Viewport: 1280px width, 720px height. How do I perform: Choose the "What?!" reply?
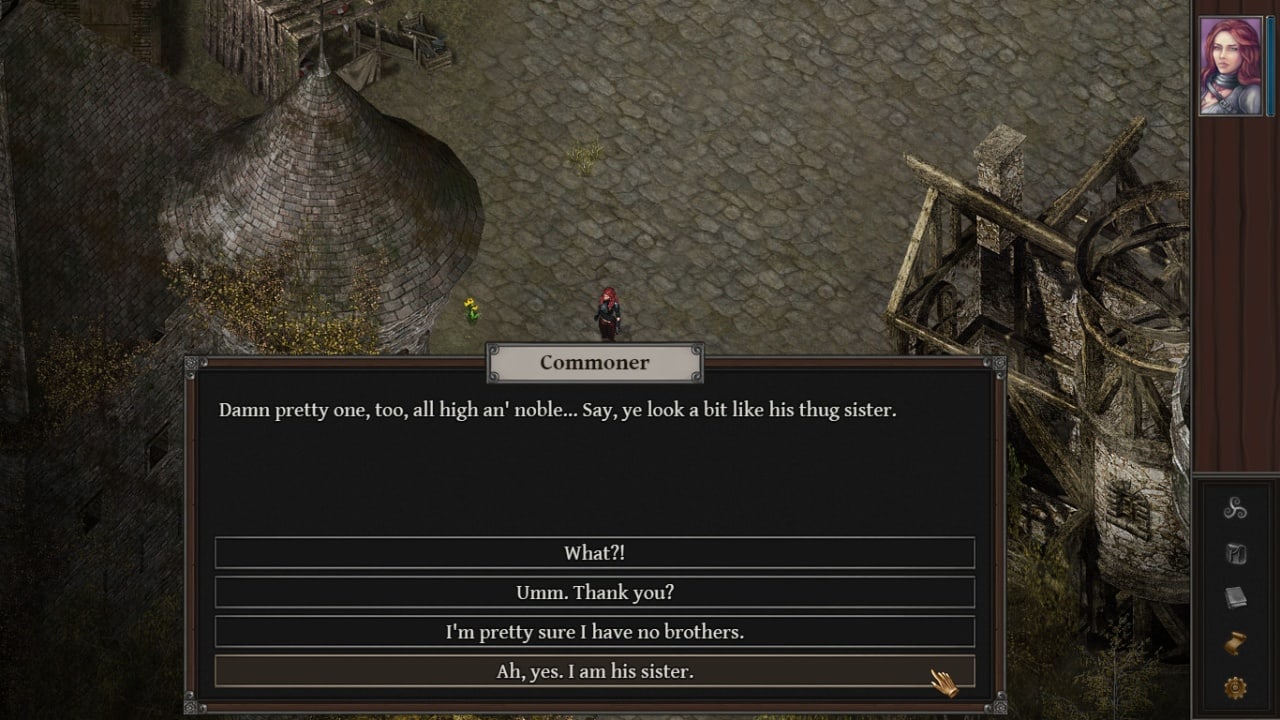[x=594, y=553]
